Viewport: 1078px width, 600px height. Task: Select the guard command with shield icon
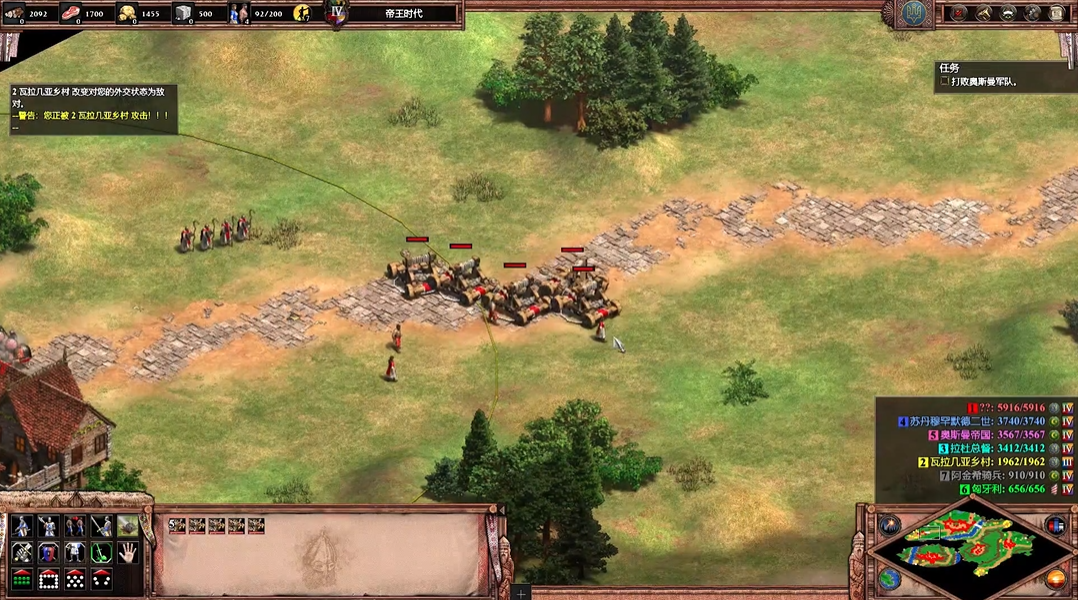pos(47,552)
